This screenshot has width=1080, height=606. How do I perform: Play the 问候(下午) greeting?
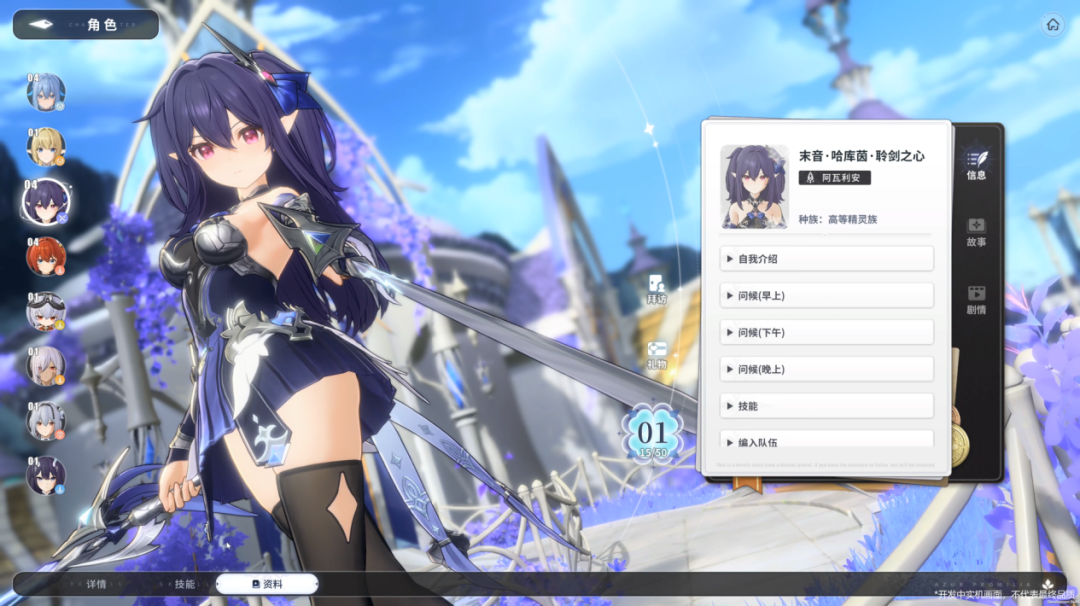point(826,332)
